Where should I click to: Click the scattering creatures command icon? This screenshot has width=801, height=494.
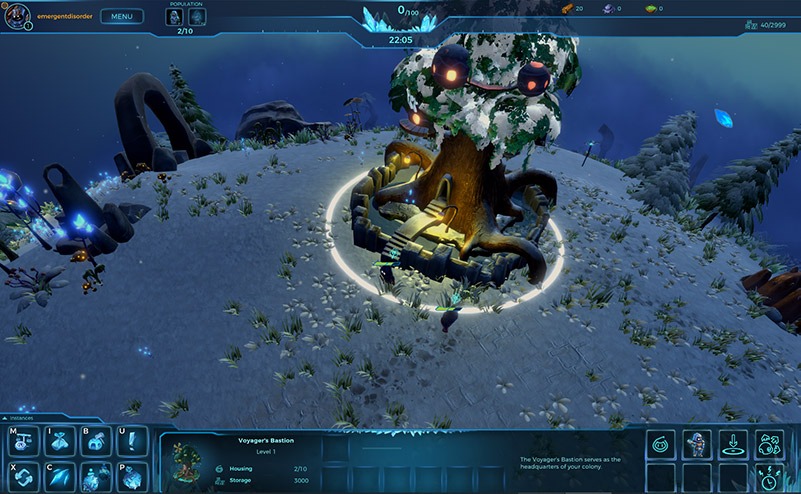(769, 444)
